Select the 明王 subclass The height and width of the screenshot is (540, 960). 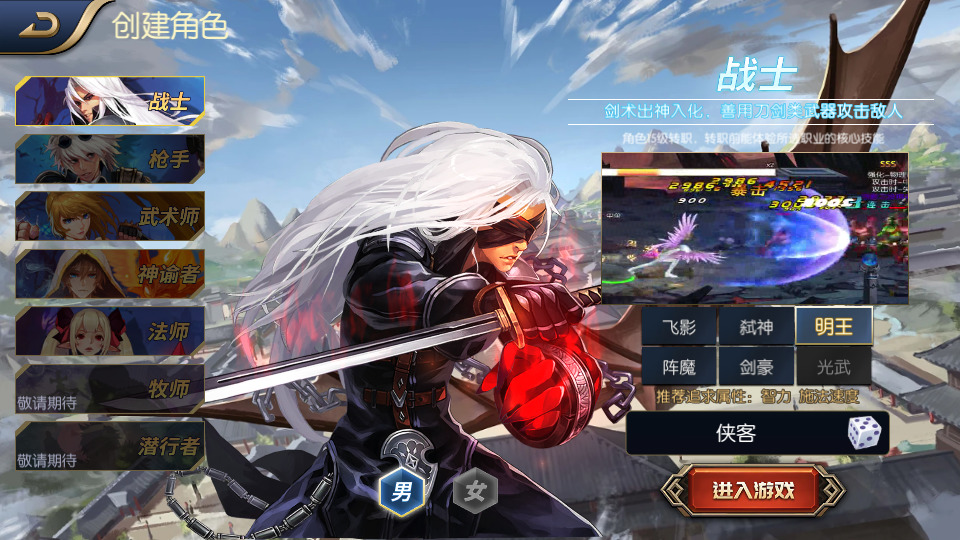pos(833,326)
